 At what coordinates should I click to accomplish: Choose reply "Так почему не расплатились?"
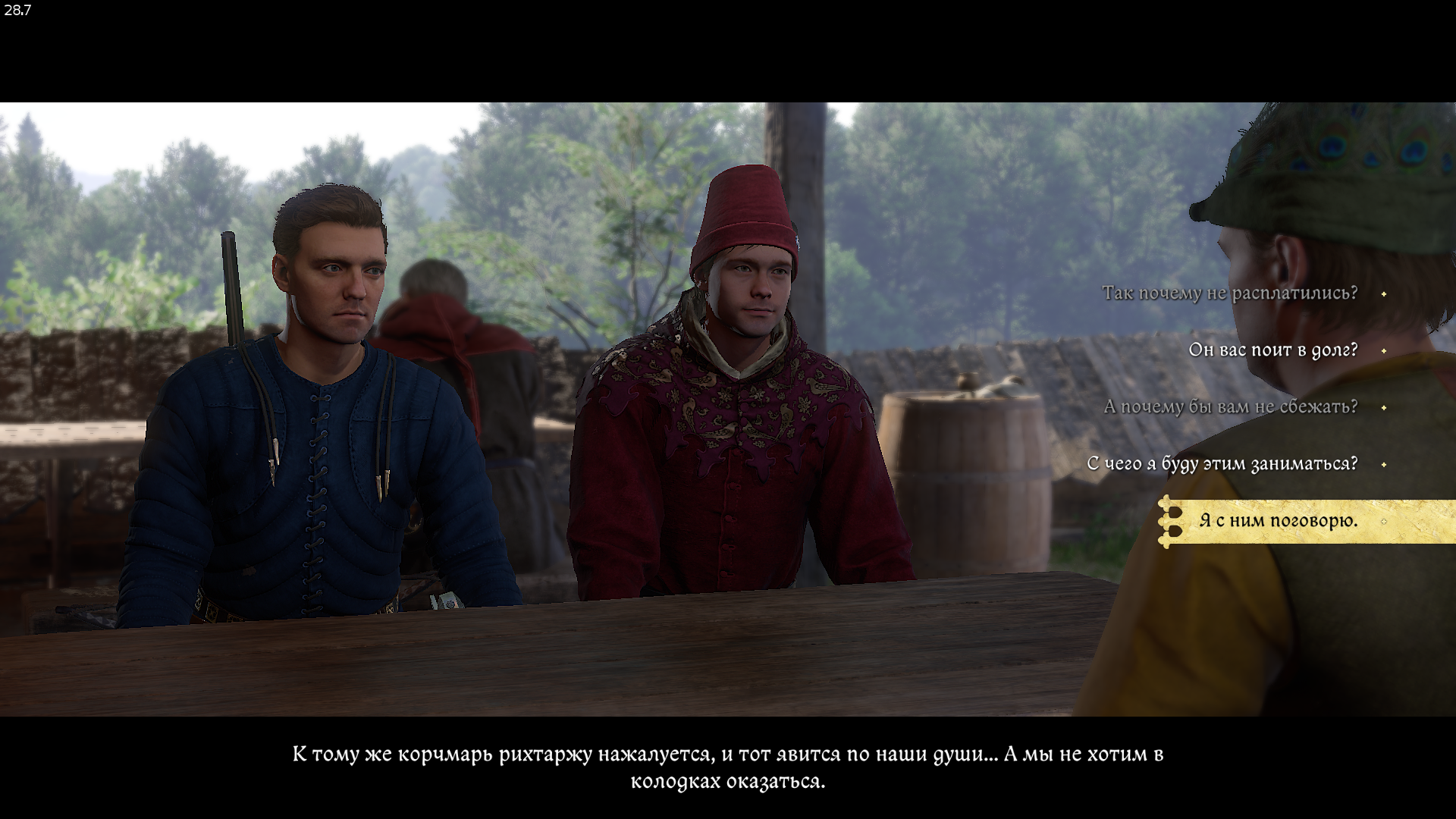[x=1229, y=293]
